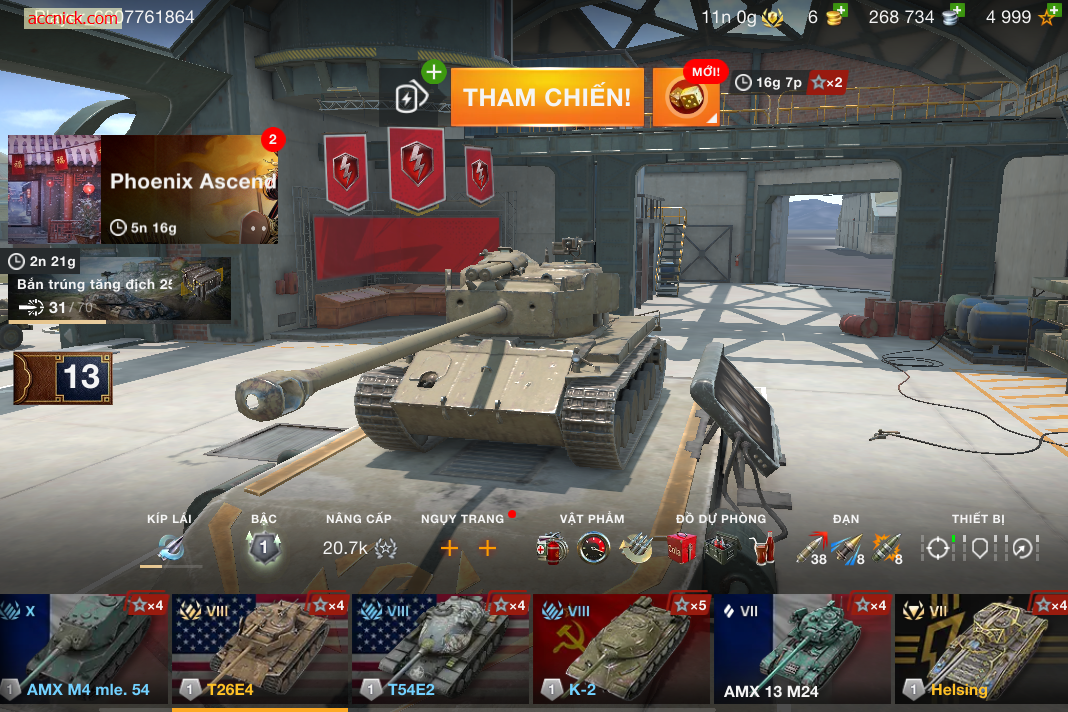Image resolution: width=1068 pixels, height=712 pixels.
Task: Open the dice event marked MỚI!
Action: coord(686,97)
